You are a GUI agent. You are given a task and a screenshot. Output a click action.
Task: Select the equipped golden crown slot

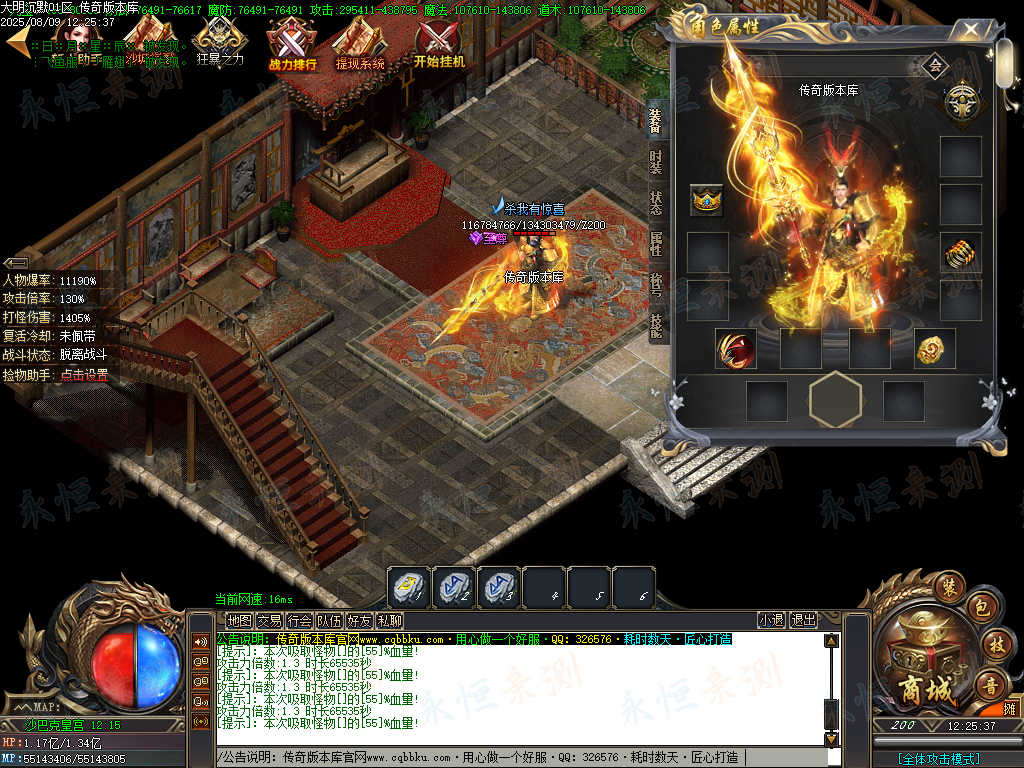point(707,200)
